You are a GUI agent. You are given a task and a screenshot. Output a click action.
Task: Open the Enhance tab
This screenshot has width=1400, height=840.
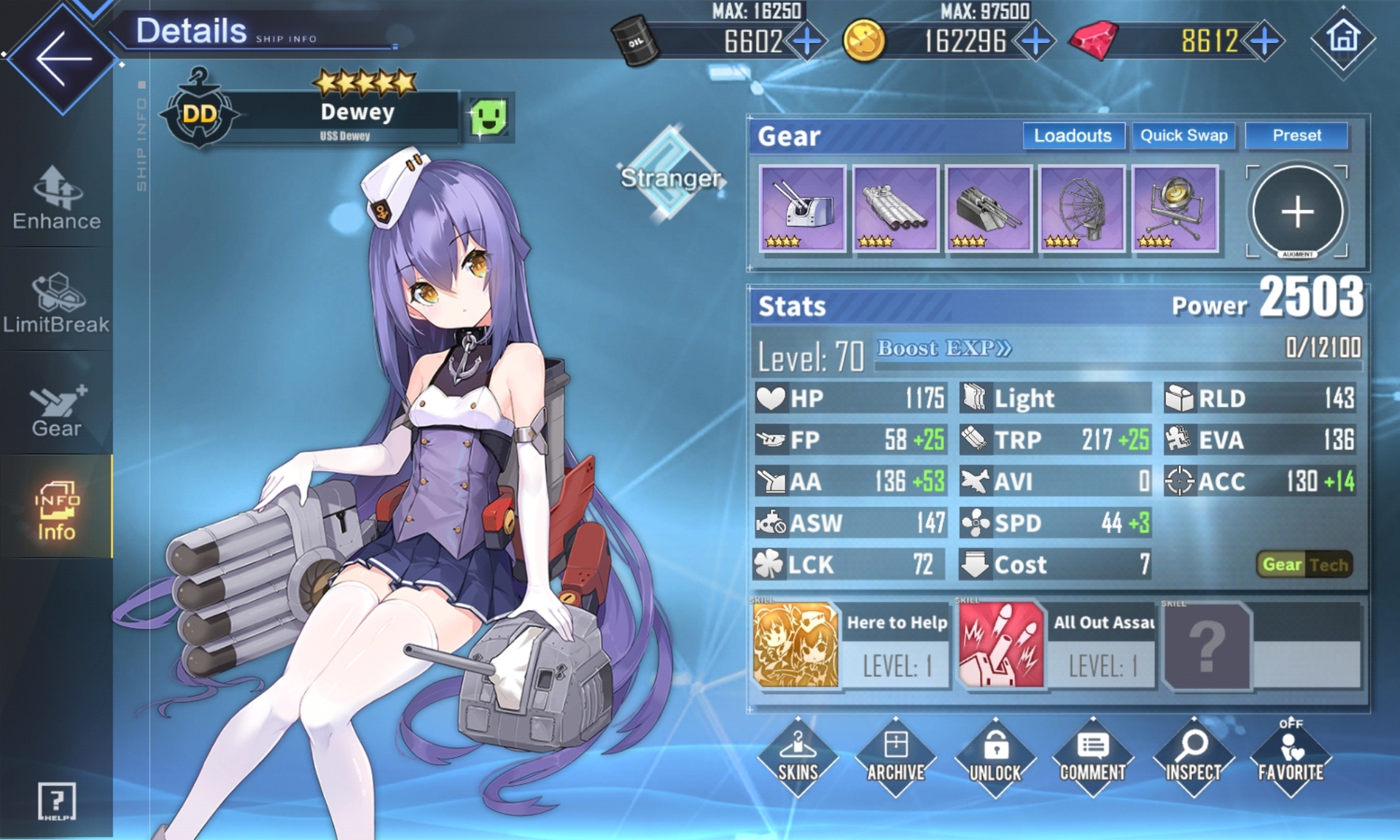[x=56, y=198]
